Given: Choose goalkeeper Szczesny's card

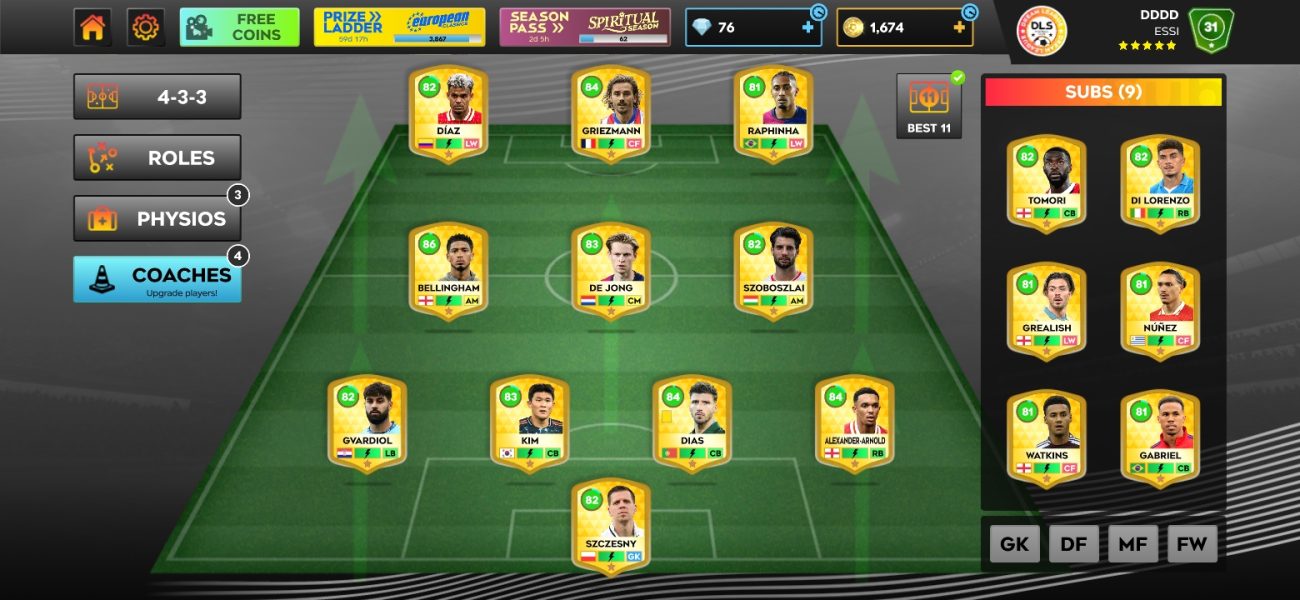Looking at the screenshot, I should coord(610,525).
